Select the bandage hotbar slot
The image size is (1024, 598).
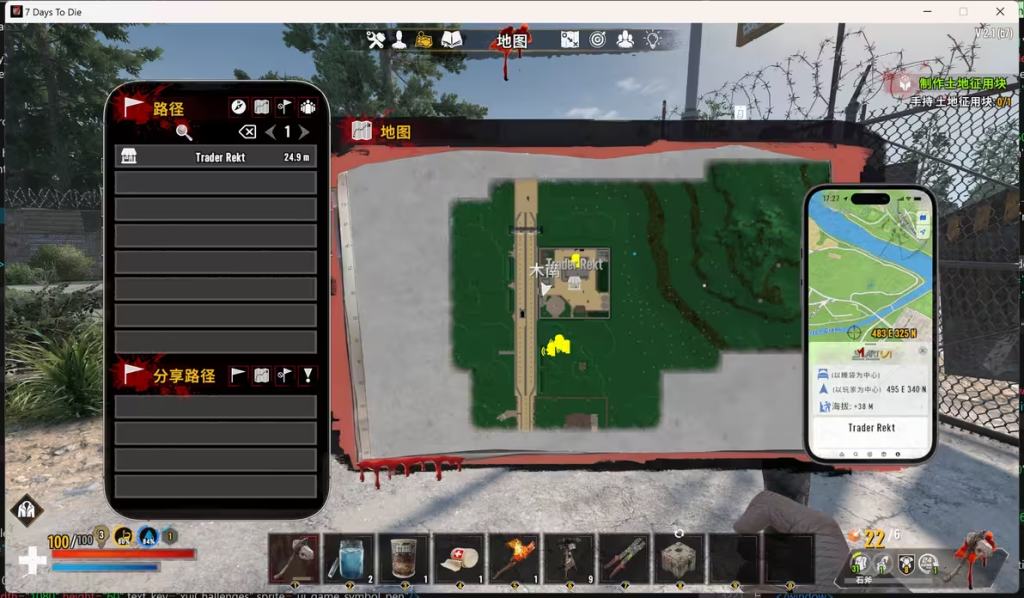[459, 558]
